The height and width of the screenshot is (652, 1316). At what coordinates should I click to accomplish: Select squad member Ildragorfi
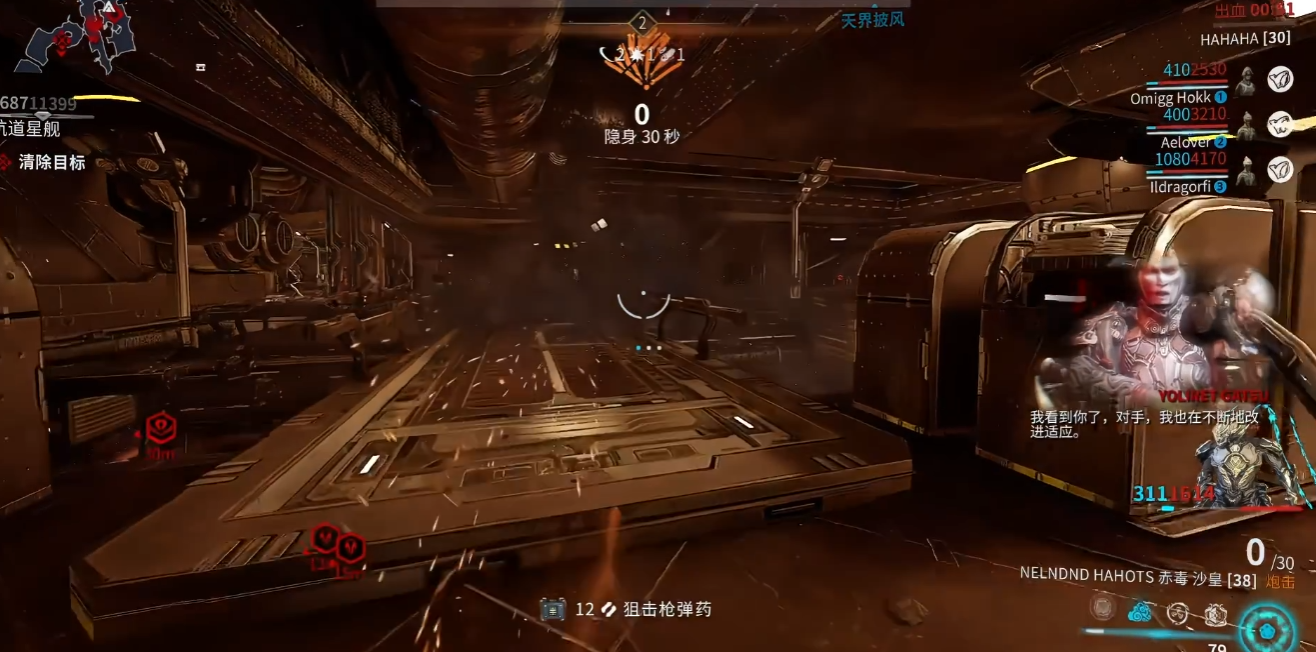(x=1179, y=186)
